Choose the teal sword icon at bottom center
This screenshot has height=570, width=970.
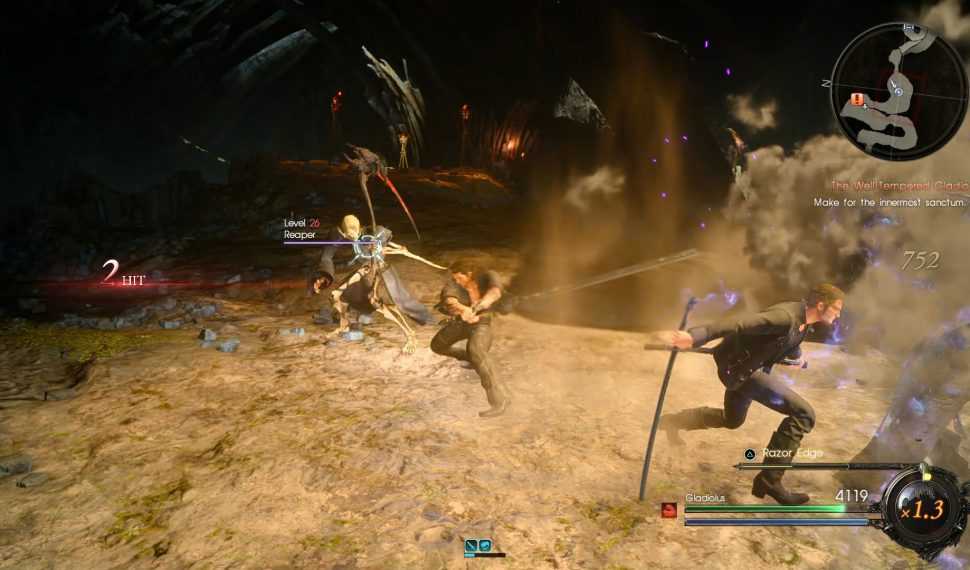tap(471, 545)
